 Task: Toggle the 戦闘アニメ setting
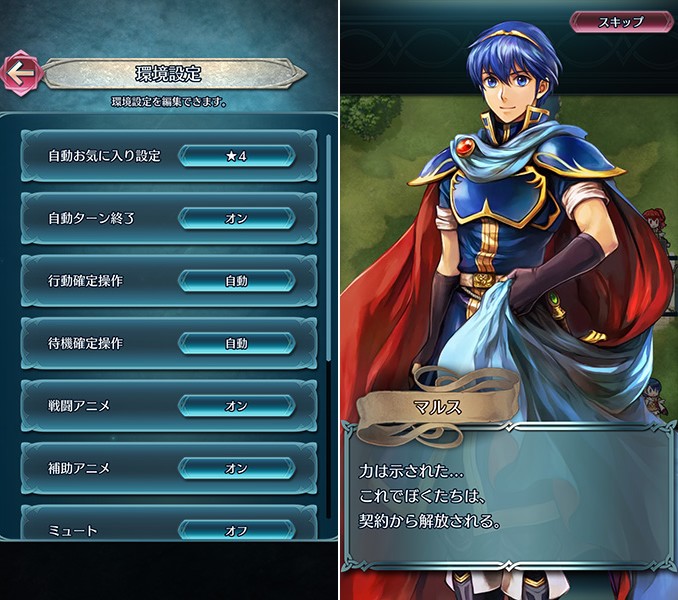[236, 405]
